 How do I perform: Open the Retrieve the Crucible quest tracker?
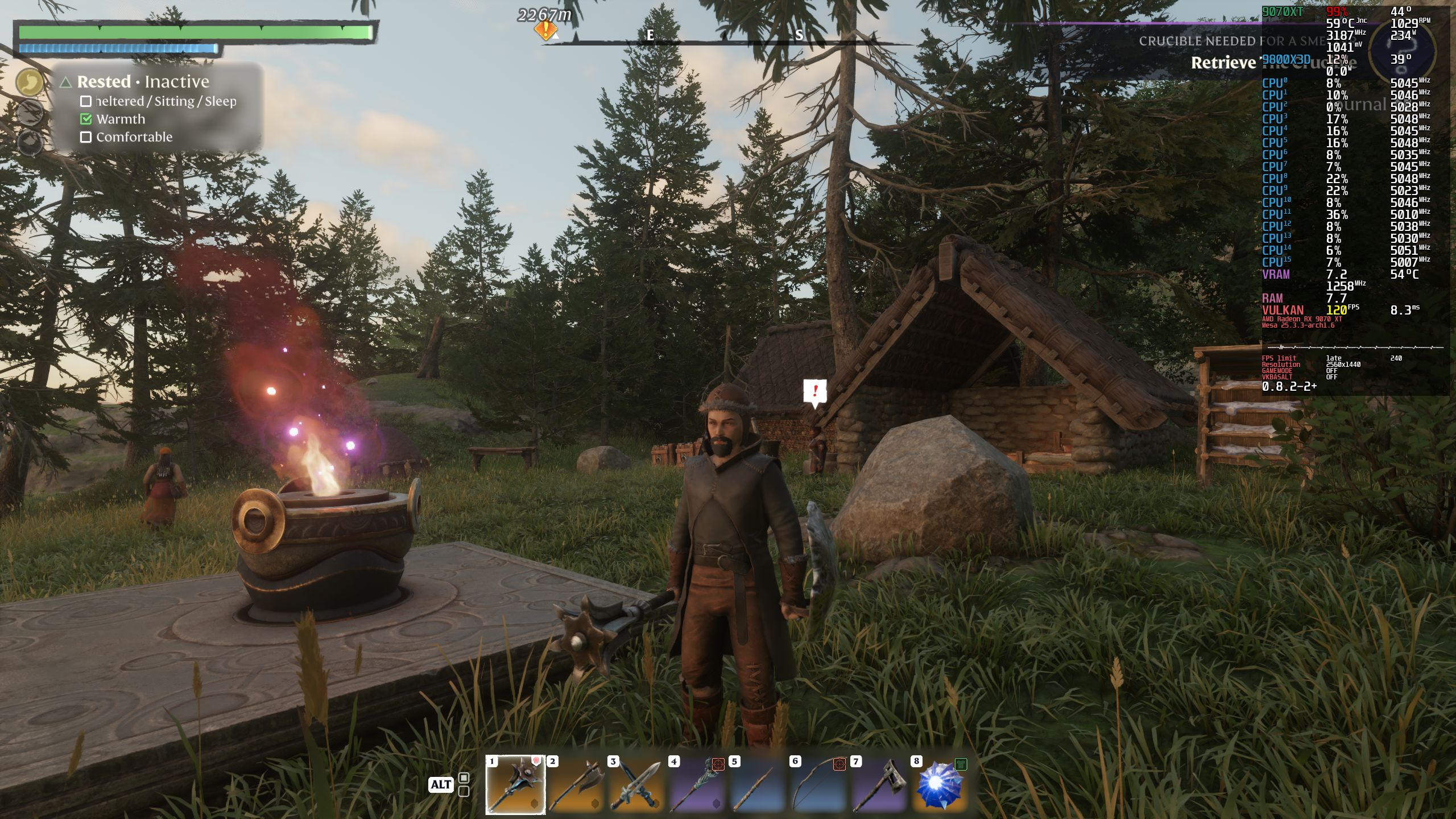pyautogui.click(x=1223, y=63)
